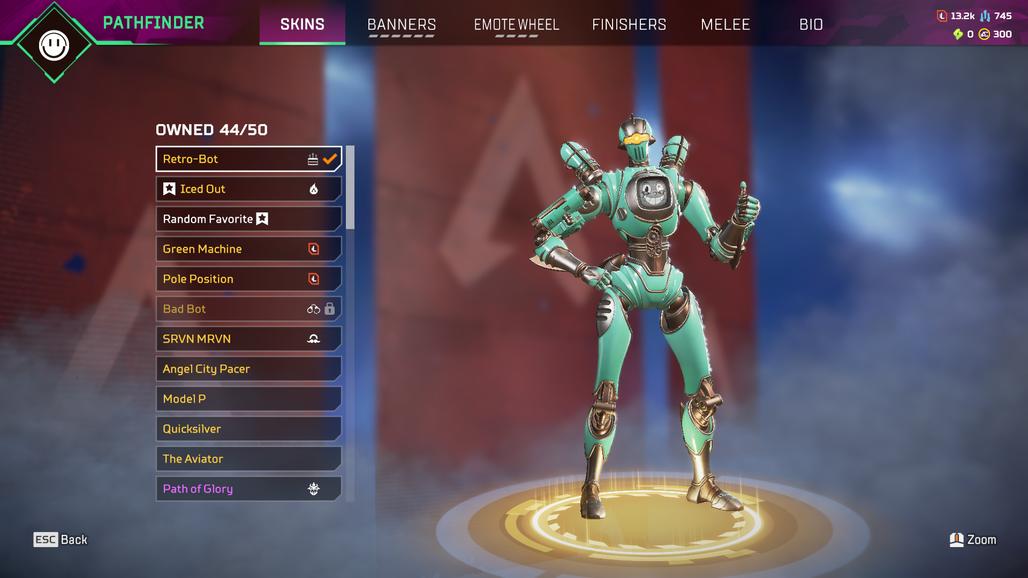Go back with the Back button
Screen dimensions: 1028x578
click(61, 540)
